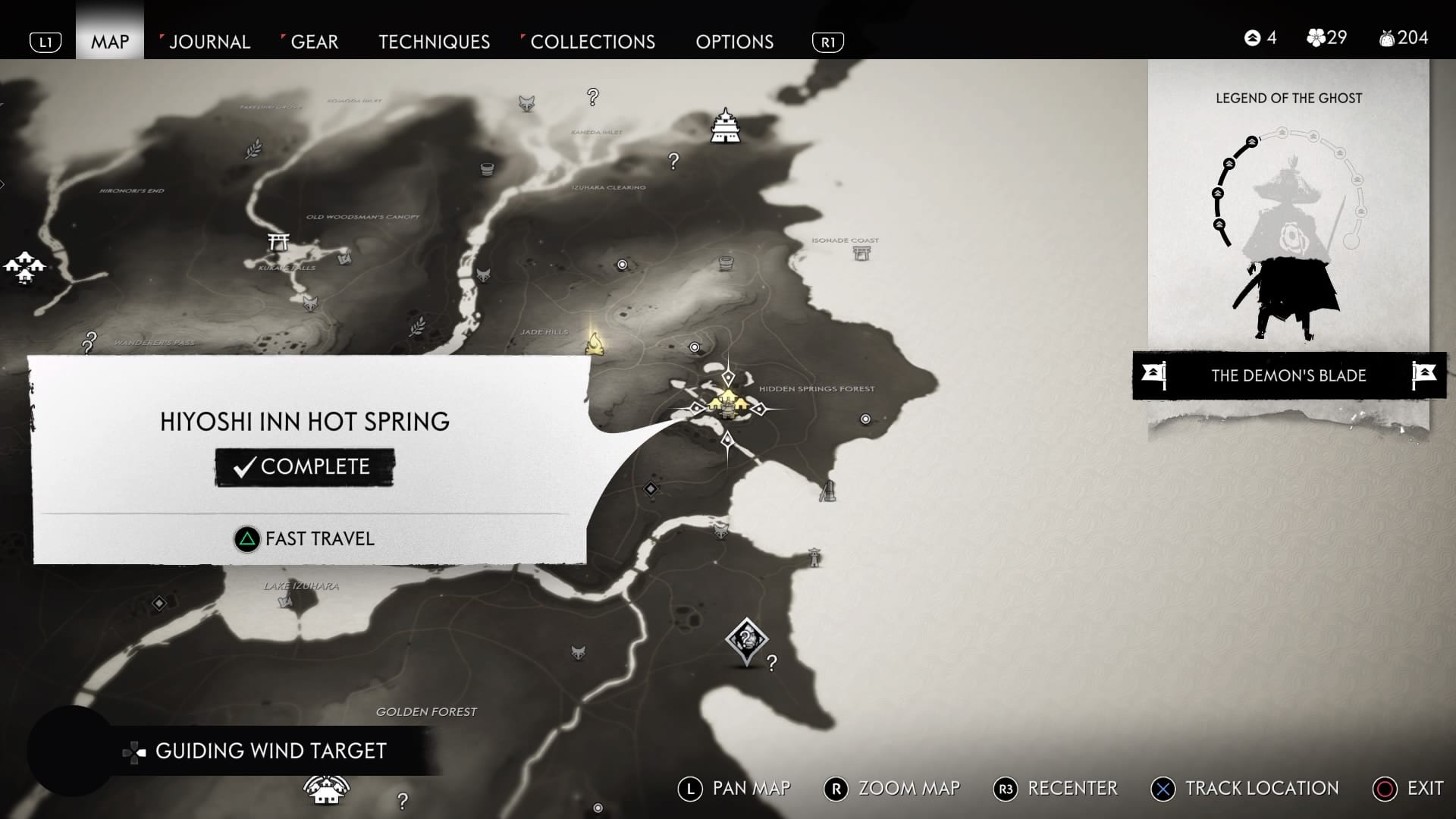
Task: Click the torii gate shrine marker near Kukai Falls
Action: pyautogui.click(x=278, y=242)
